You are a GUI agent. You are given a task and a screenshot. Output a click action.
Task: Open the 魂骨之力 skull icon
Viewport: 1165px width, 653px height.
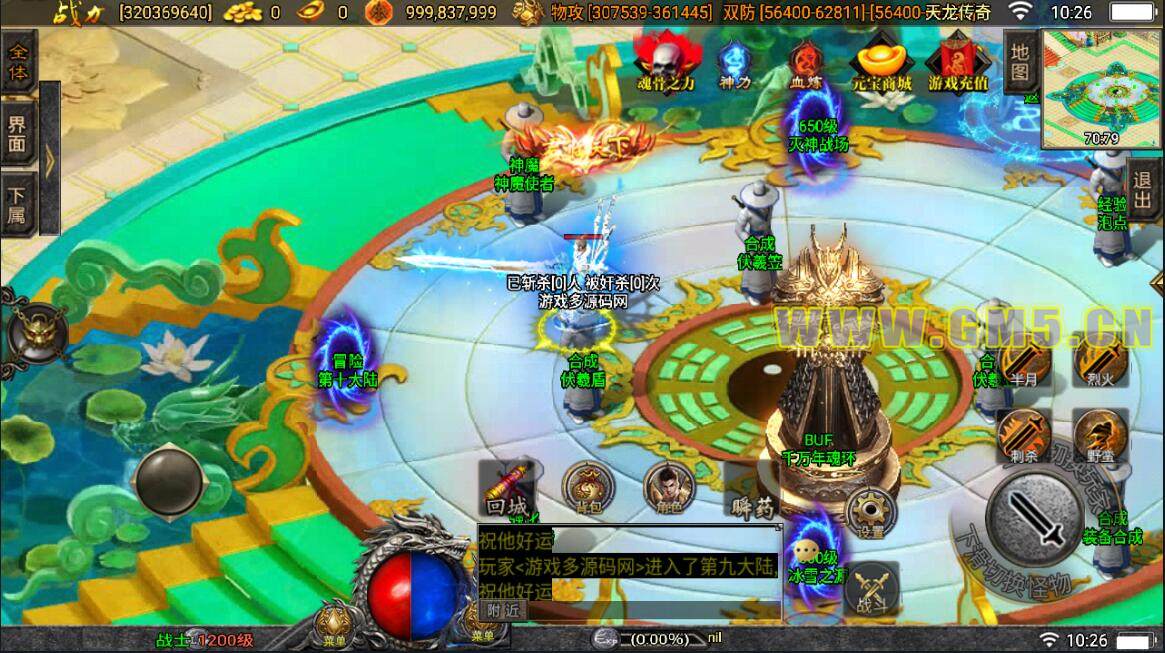click(x=665, y=60)
